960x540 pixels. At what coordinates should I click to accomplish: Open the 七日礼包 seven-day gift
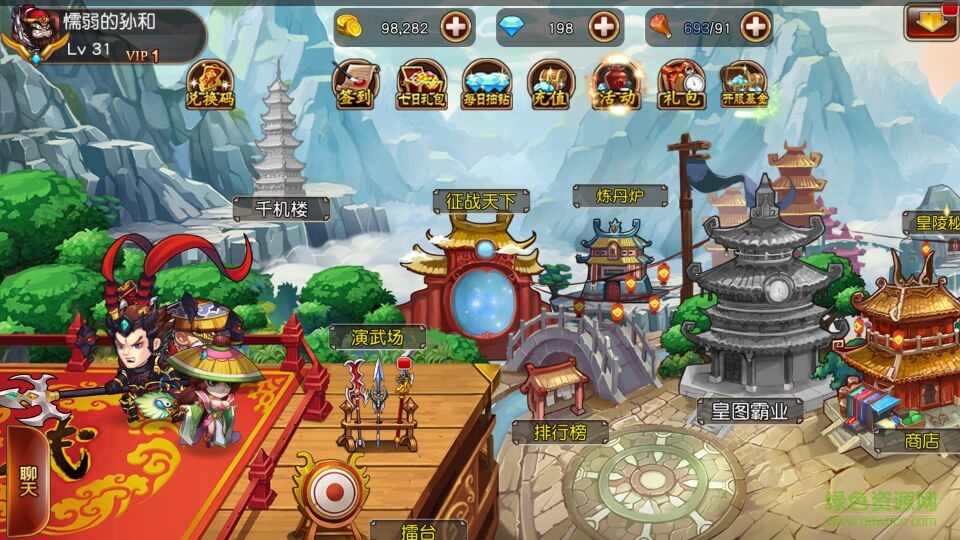[x=422, y=84]
